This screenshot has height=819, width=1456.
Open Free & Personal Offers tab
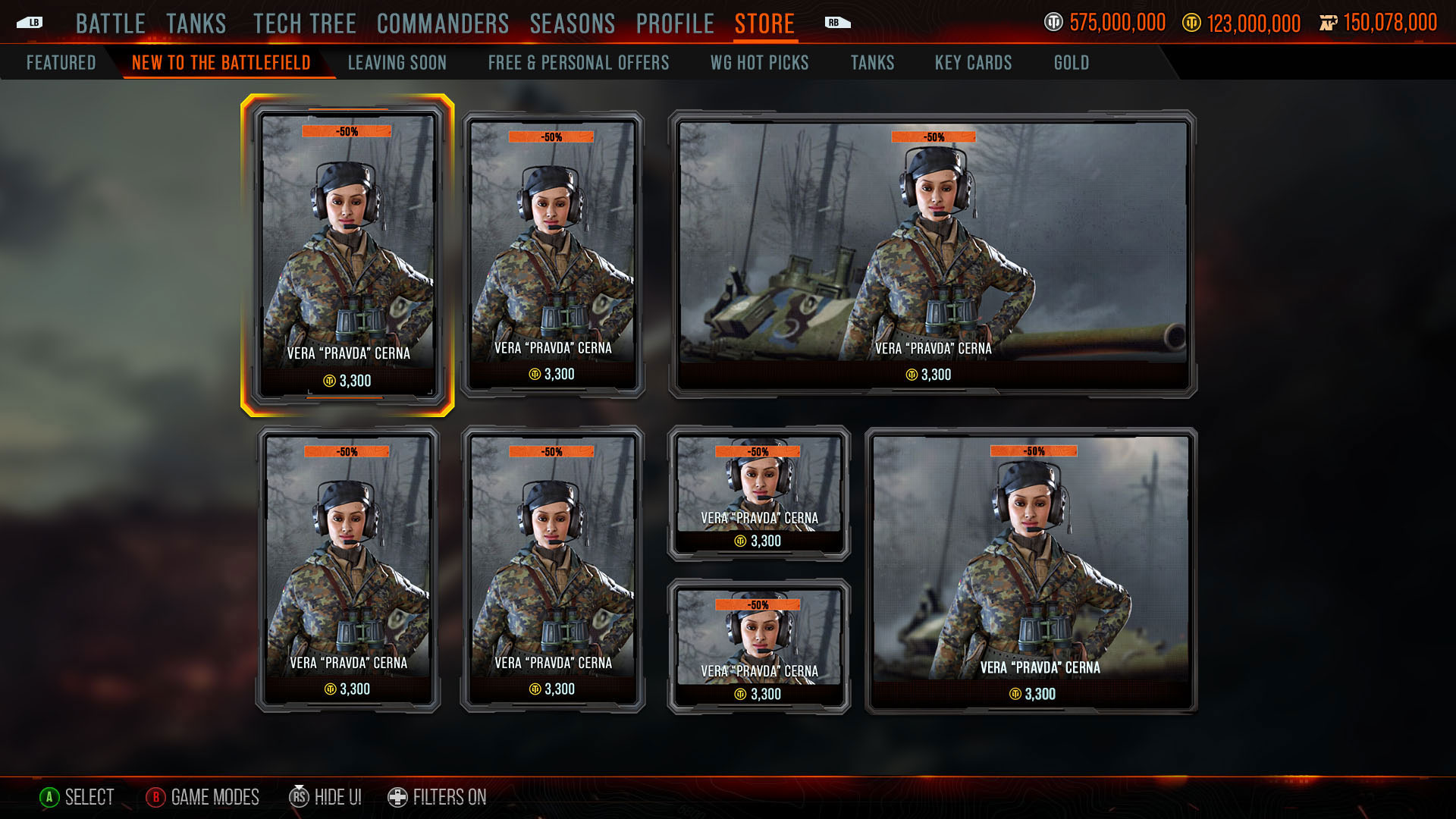pos(579,63)
